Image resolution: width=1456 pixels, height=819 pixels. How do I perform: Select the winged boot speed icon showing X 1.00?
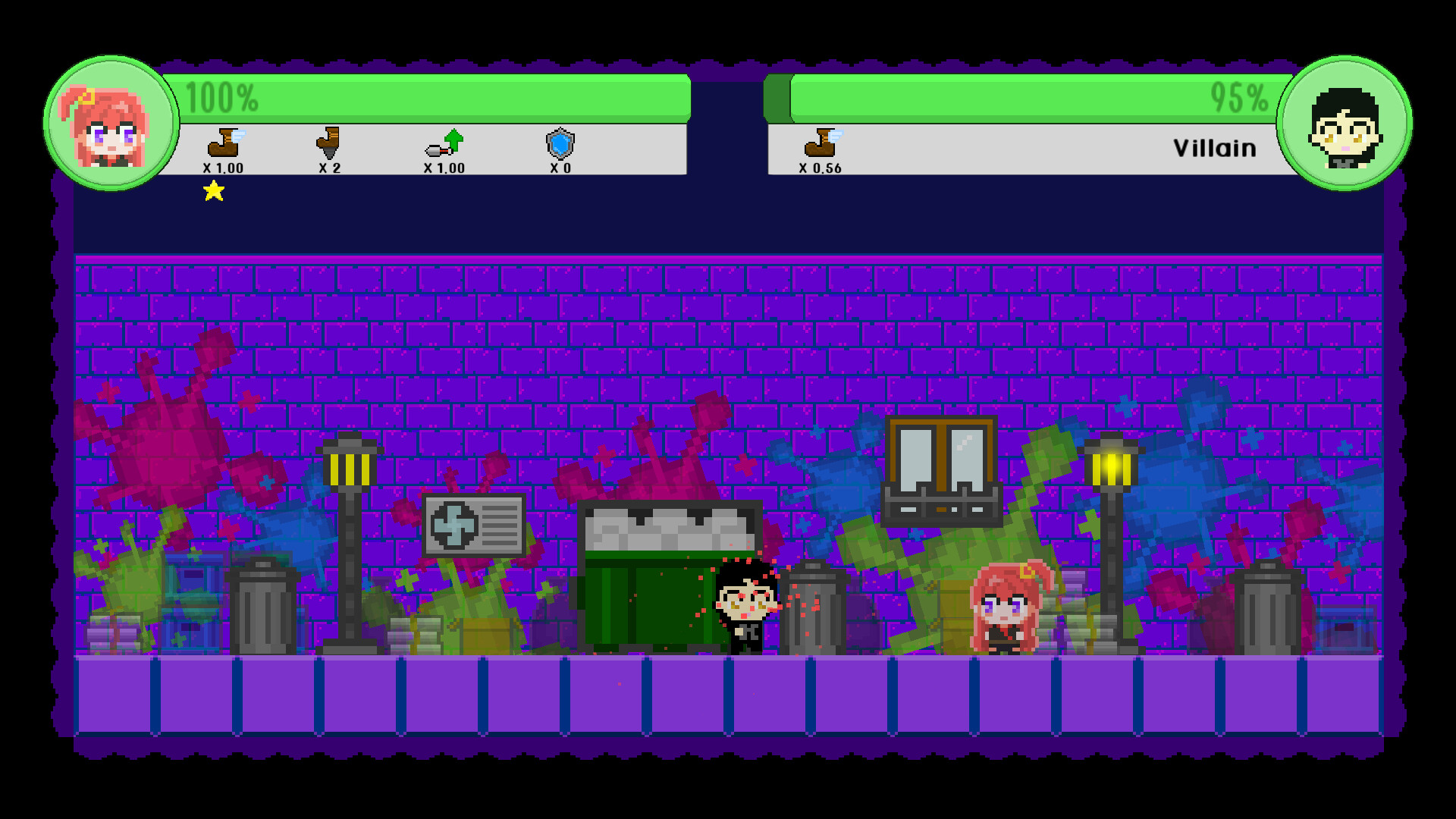pyautogui.click(x=222, y=144)
